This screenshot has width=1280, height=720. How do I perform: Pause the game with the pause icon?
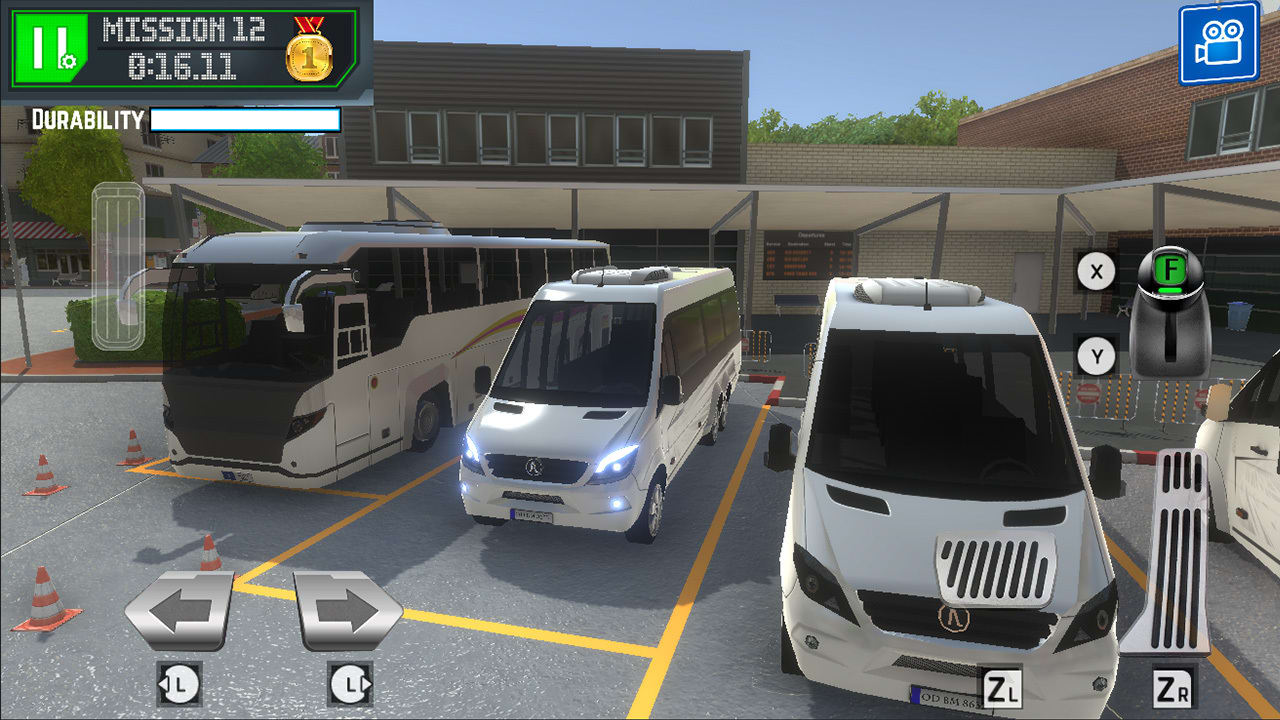(x=45, y=45)
